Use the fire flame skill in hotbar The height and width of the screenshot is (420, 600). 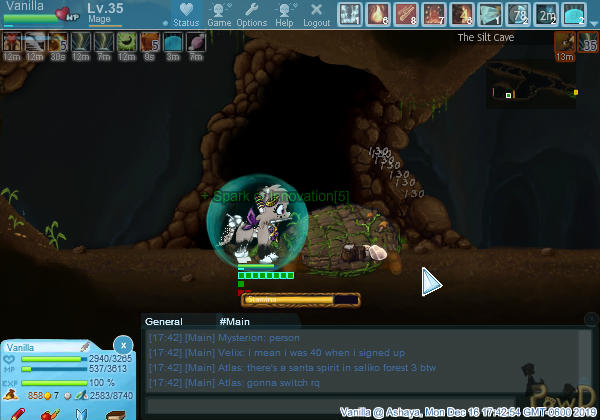[378, 14]
